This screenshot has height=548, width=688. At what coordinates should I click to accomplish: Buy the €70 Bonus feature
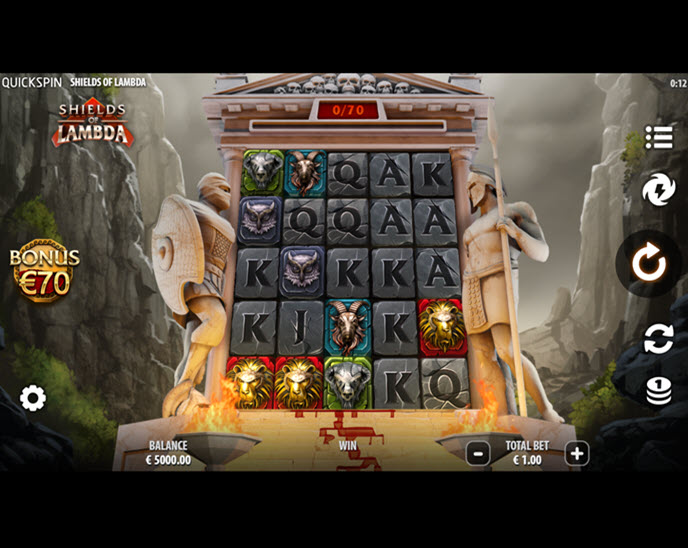click(x=44, y=271)
